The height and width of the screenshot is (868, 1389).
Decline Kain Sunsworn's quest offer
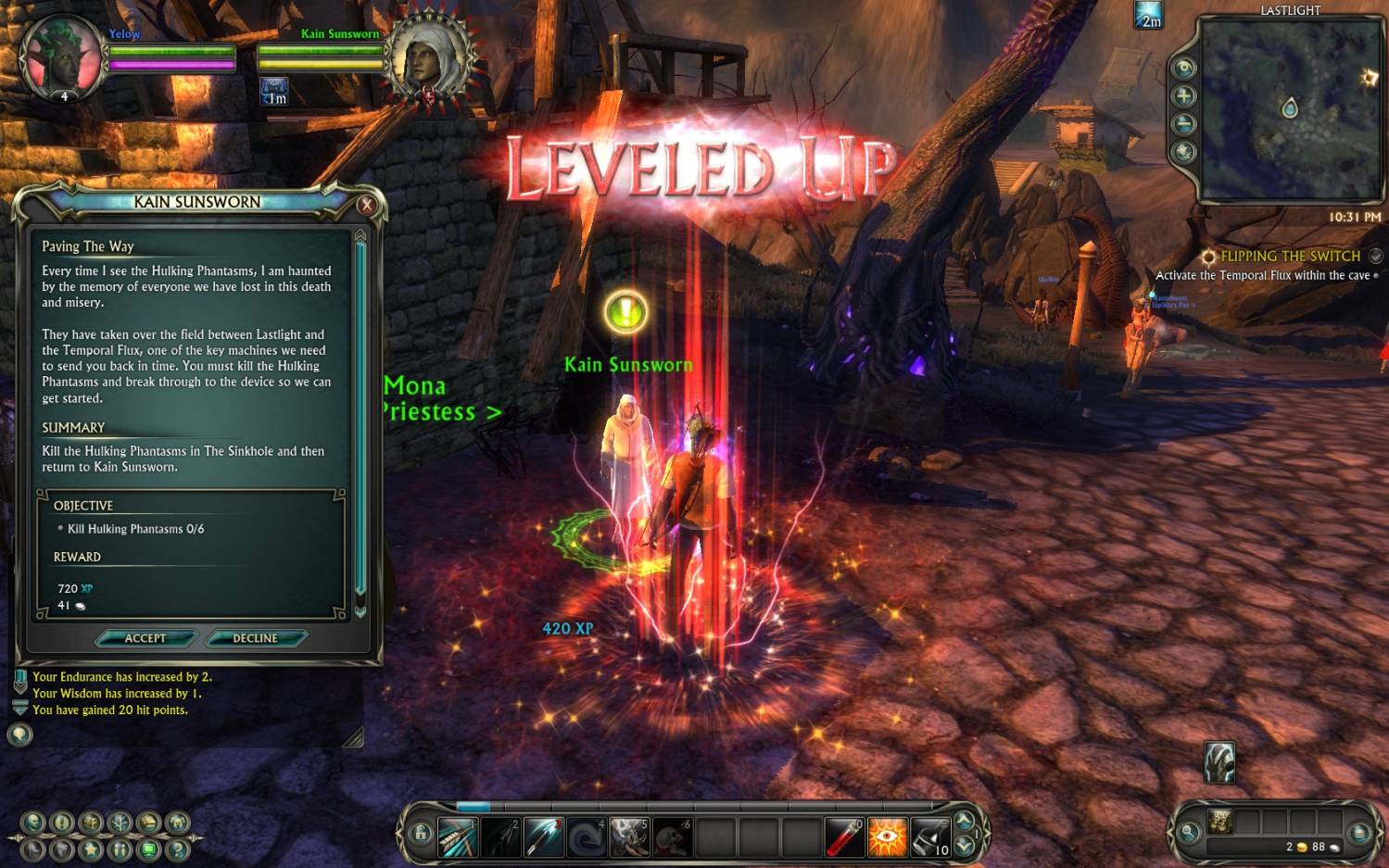[255, 638]
